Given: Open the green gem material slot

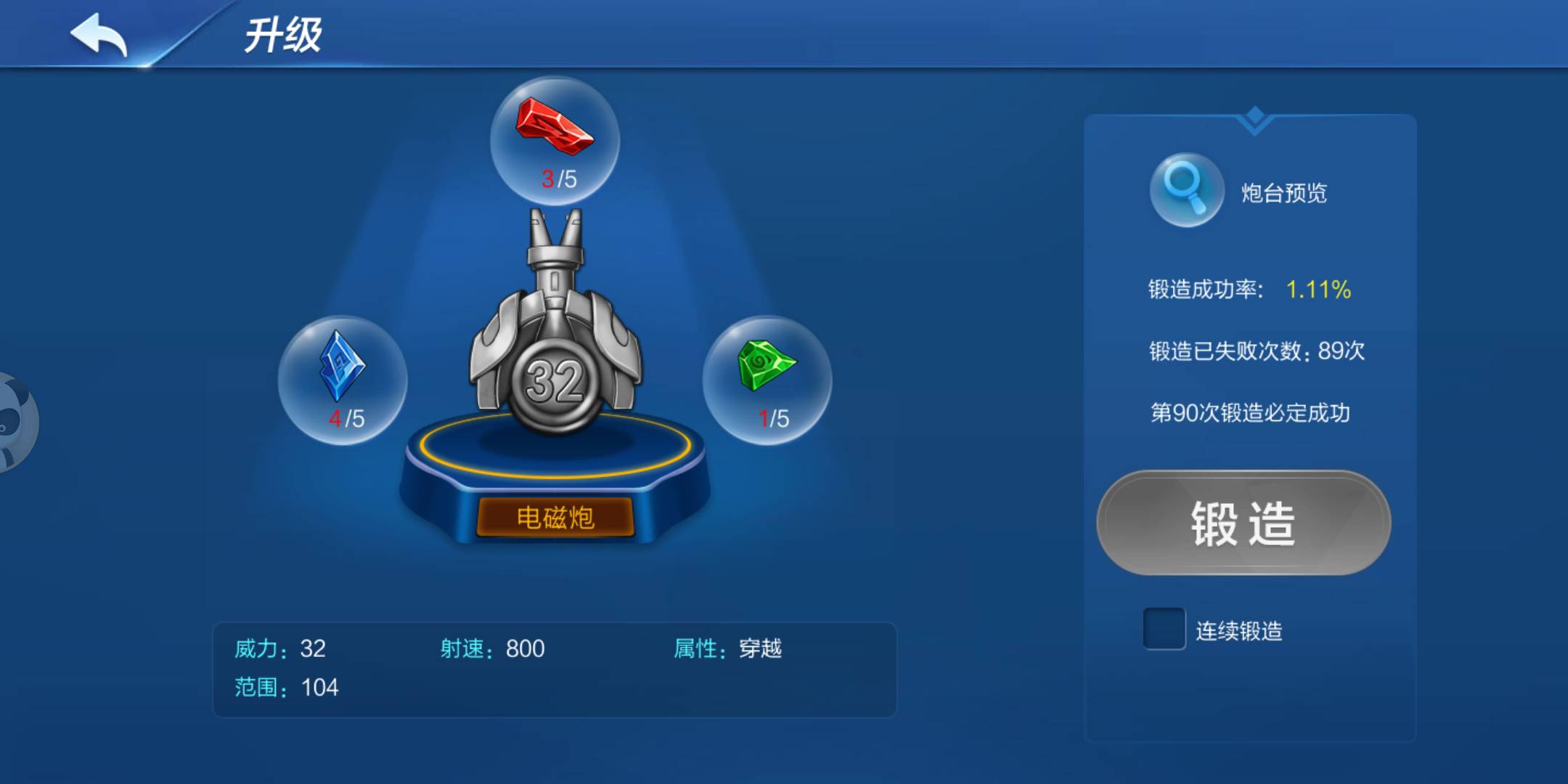Looking at the screenshot, I should [x=773, y=377].
